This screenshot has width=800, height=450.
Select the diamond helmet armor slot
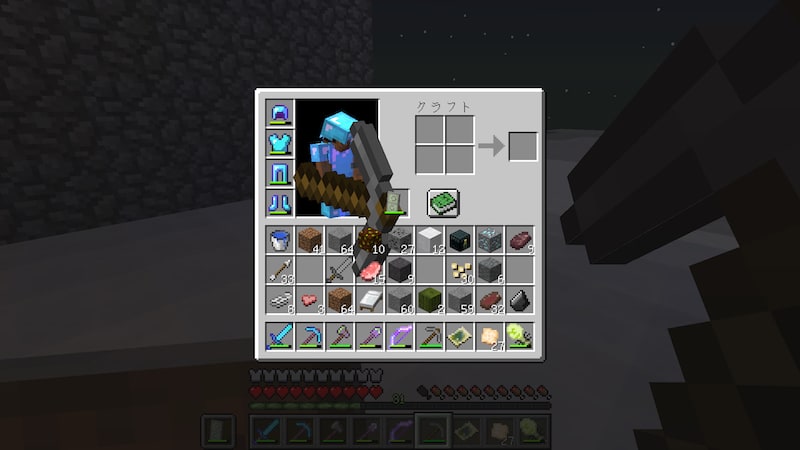click(279, 113)
